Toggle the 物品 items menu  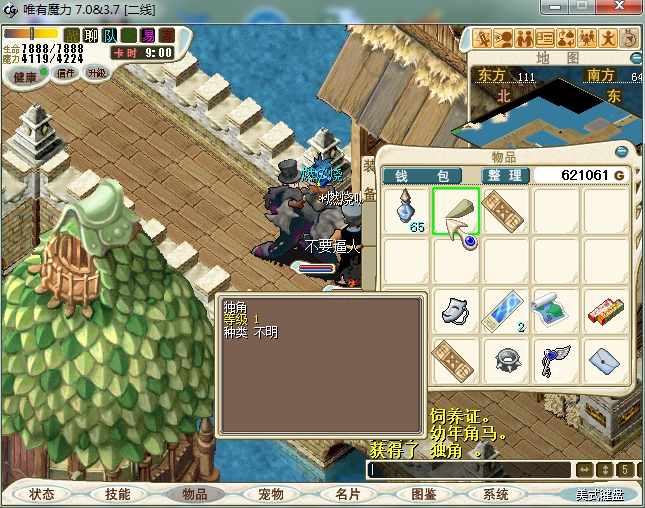(x=194, y=494)
